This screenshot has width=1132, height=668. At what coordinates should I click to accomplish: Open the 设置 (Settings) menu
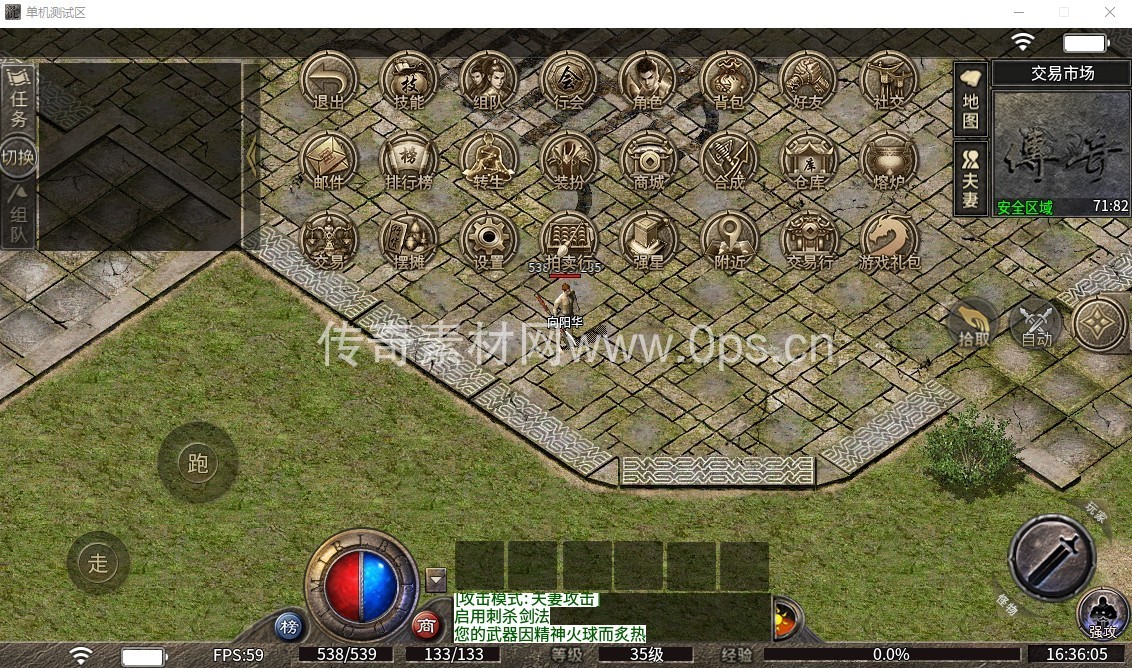click(x=489, y=240)
